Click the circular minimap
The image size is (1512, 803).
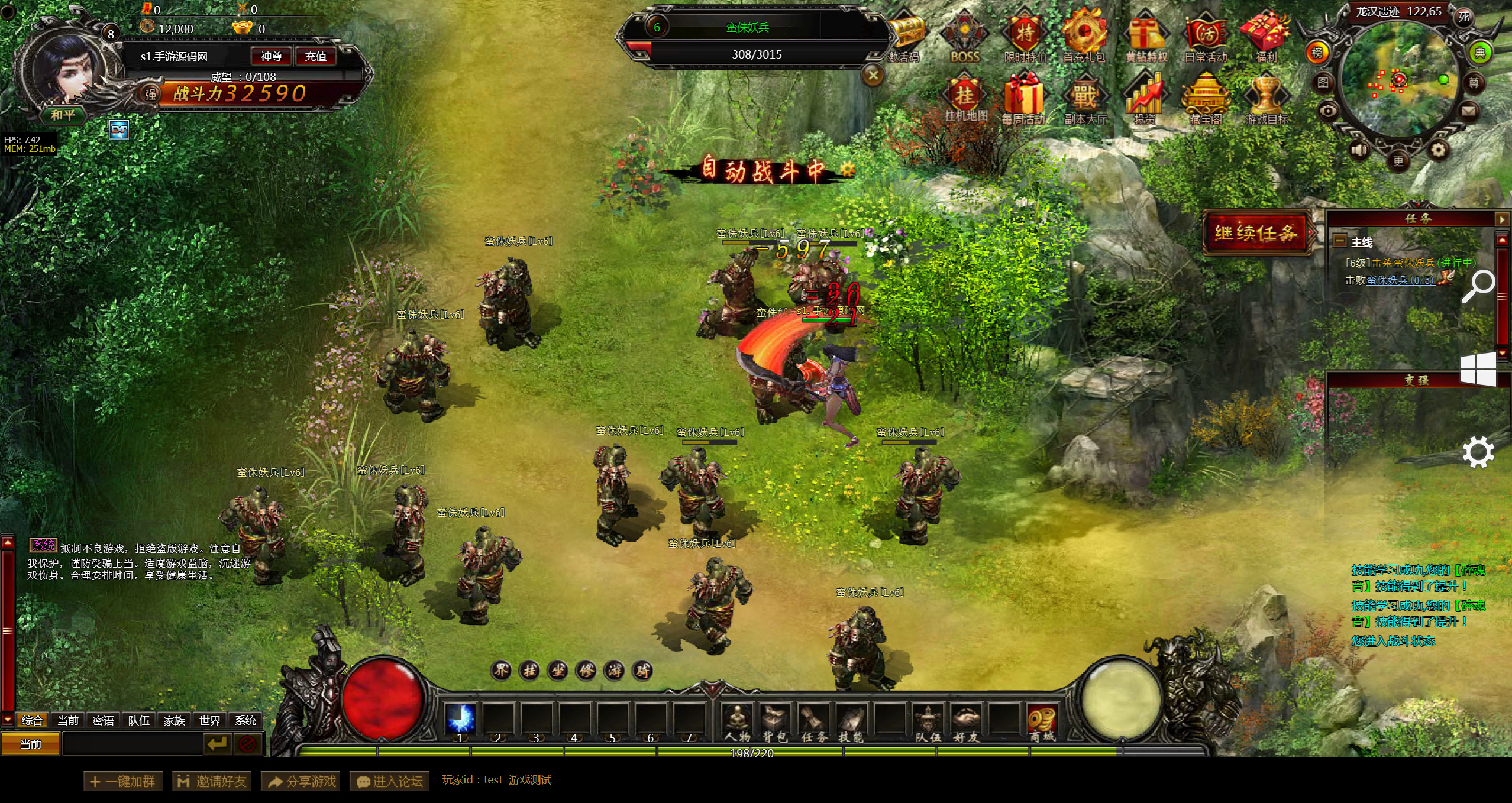point(1398,83)
